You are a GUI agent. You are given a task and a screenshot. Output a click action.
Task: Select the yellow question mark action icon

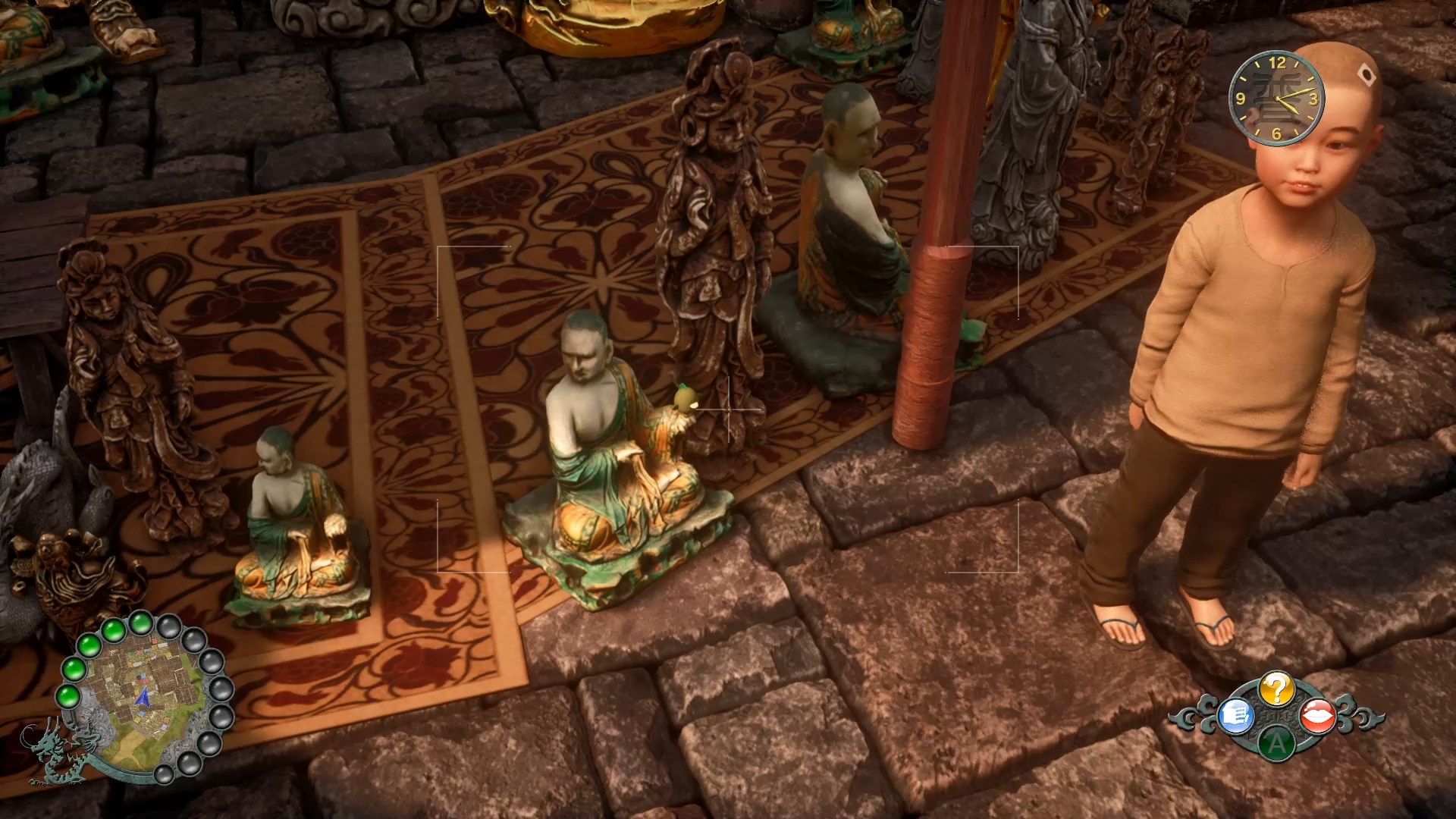(1277, 689)
